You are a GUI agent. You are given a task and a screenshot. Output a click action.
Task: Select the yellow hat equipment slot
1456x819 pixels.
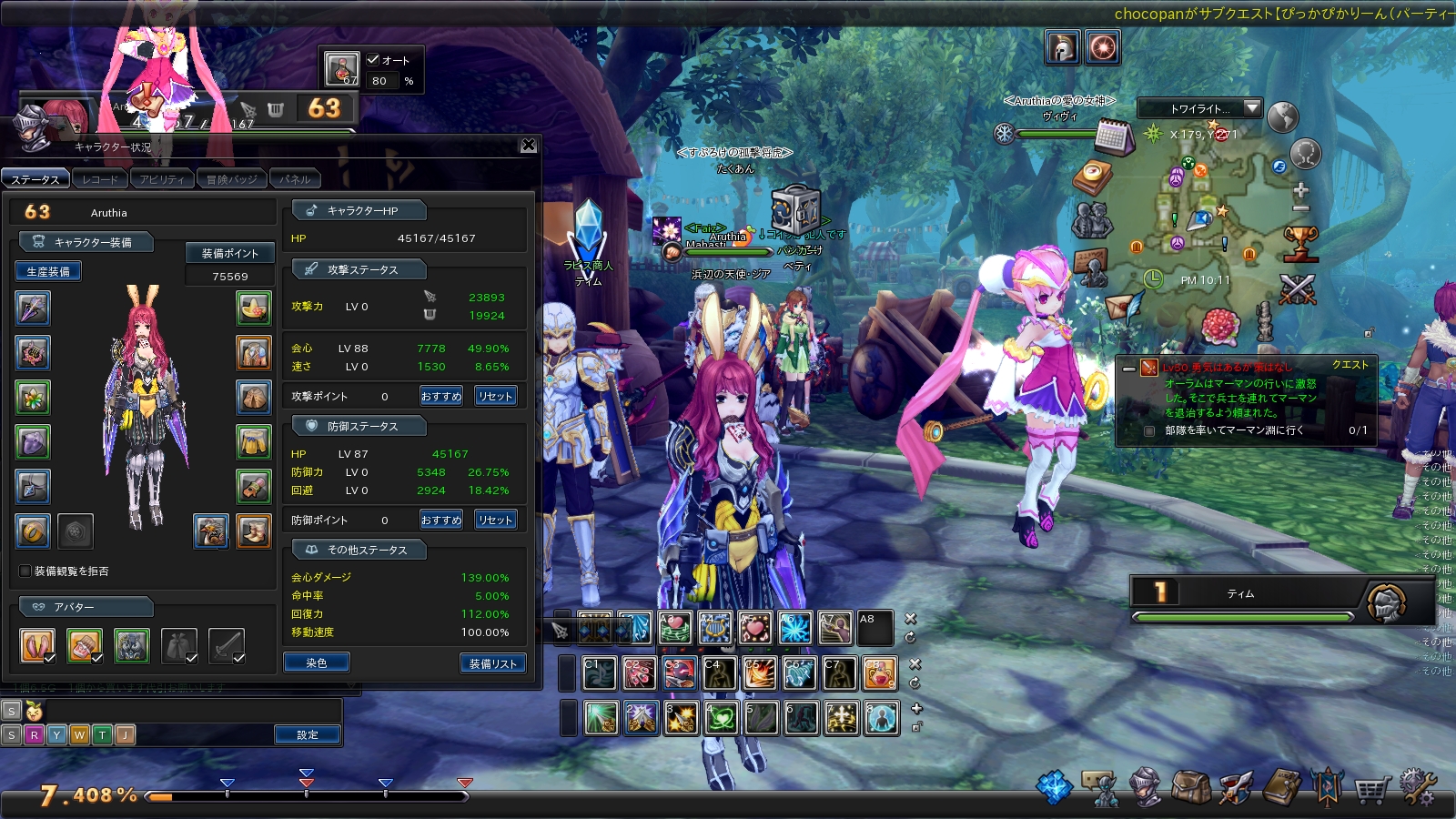[254, 308]
